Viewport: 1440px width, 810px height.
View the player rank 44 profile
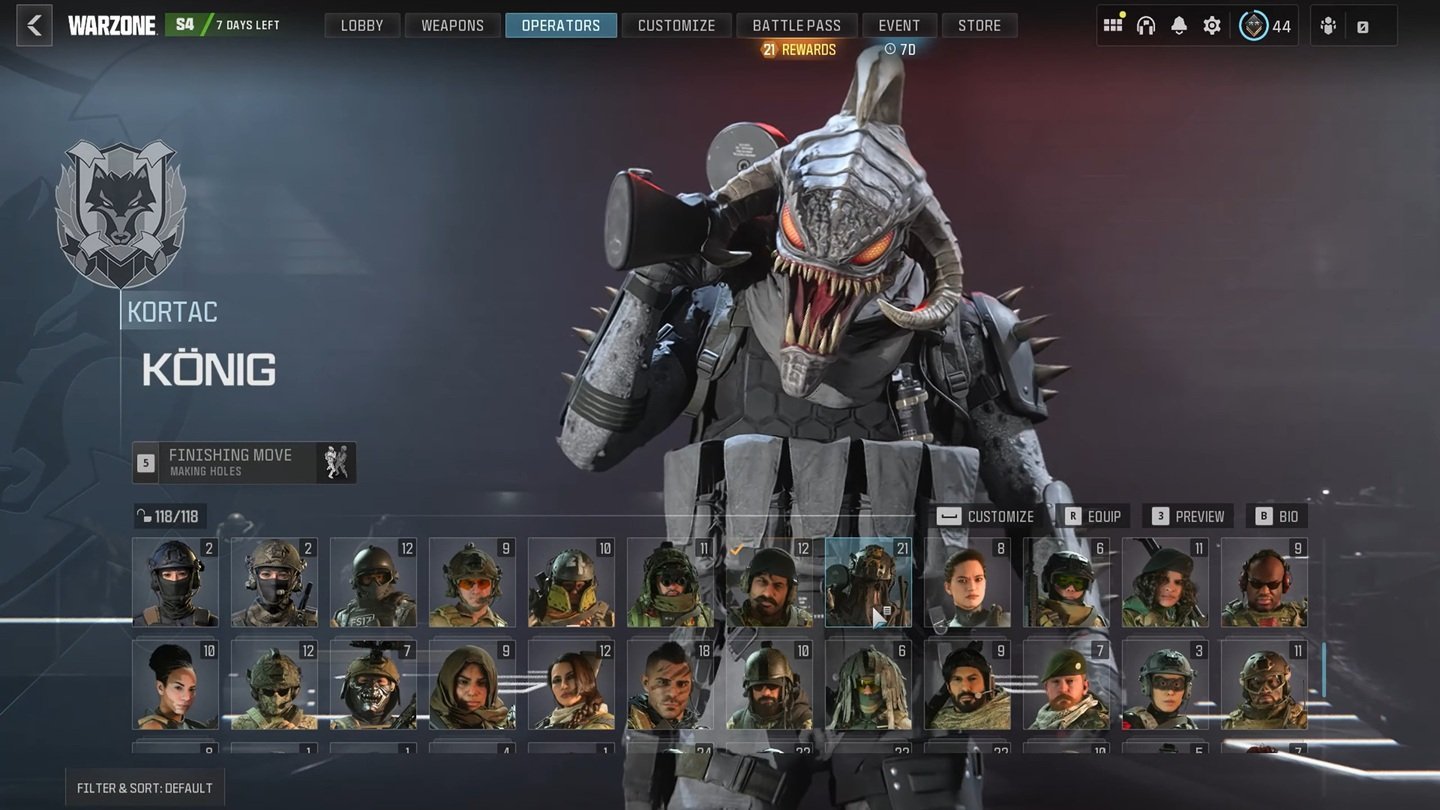click(1265, 26)
